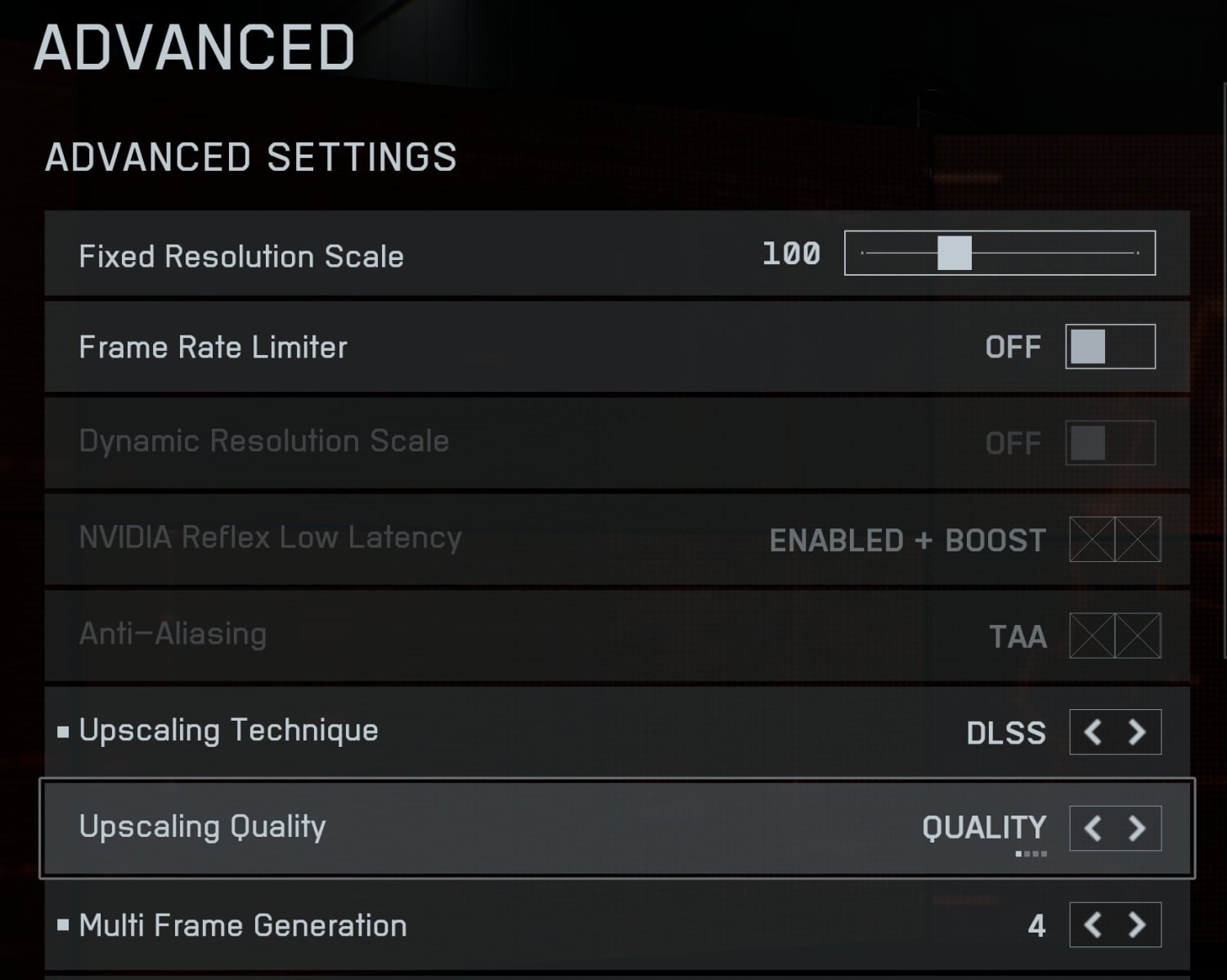Click the Fixed Resolution Scale slider handle
1227x980 pixels.
[x=954, y=253]
